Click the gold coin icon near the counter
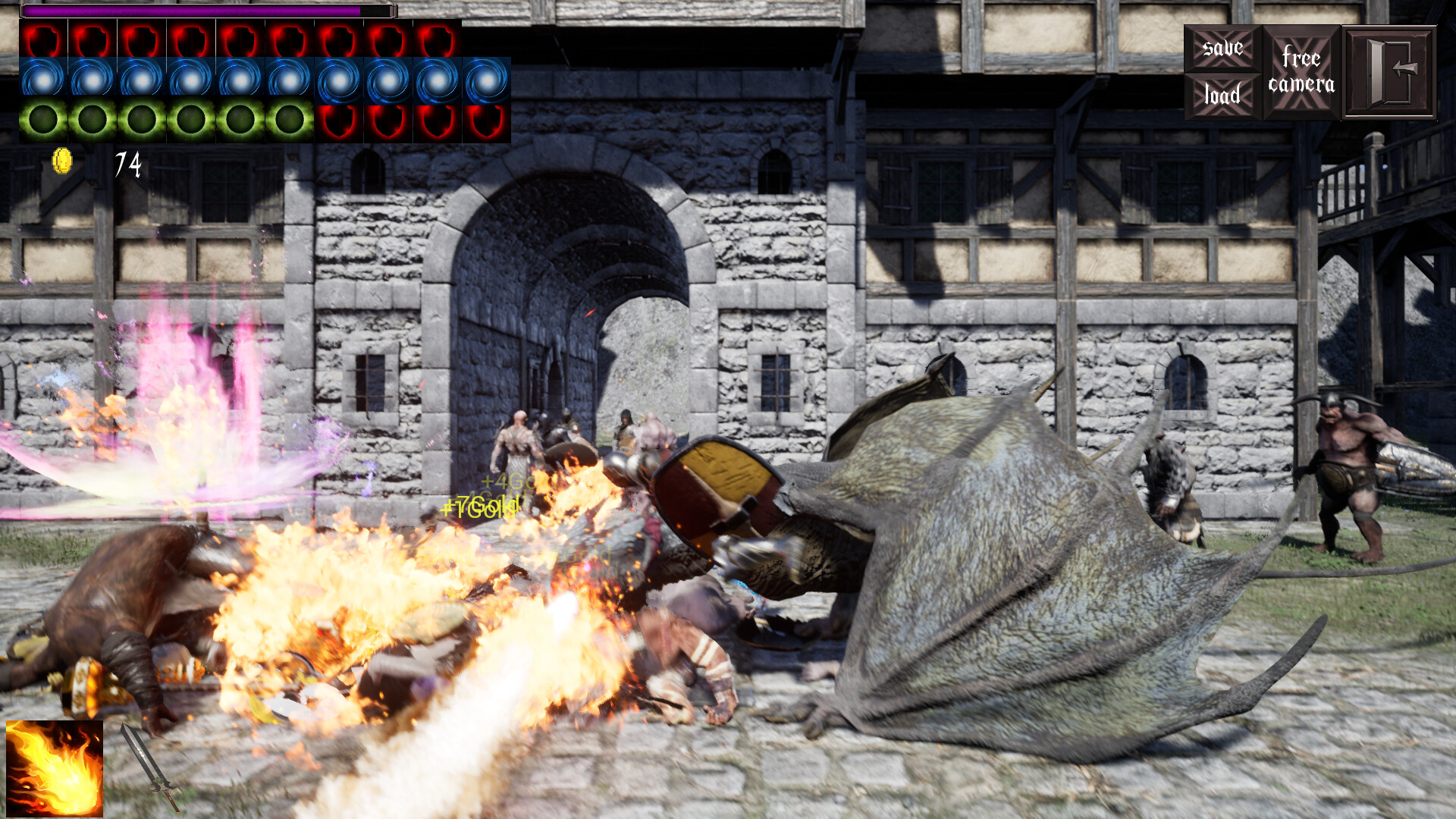Image resolution: width=1456 pixels, height=819 pixels. coord(64,159)
